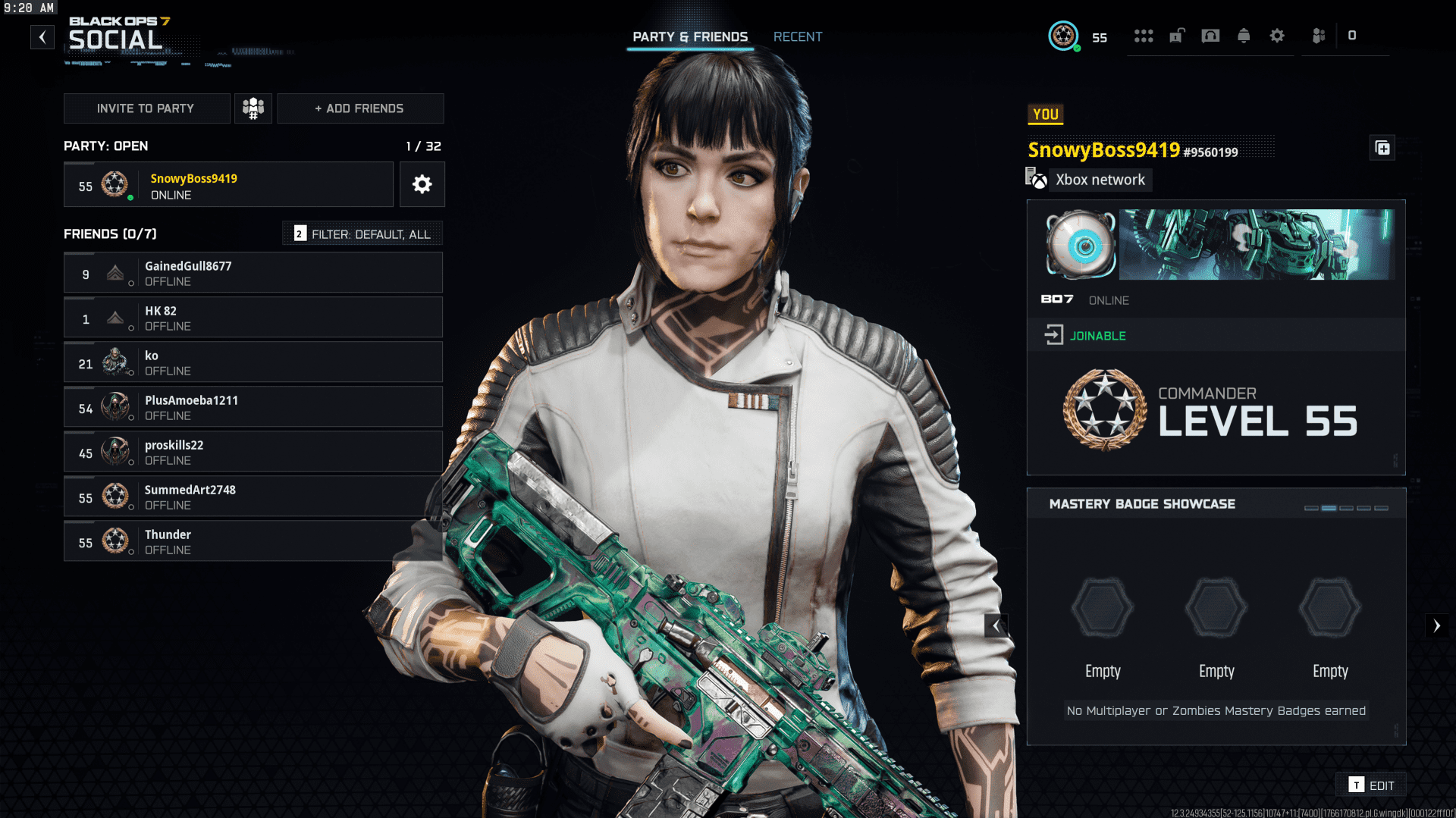The width and height of the screenshot is (1456, 818).
Task: Switch to the Recent tab
Action: [797, 36]
